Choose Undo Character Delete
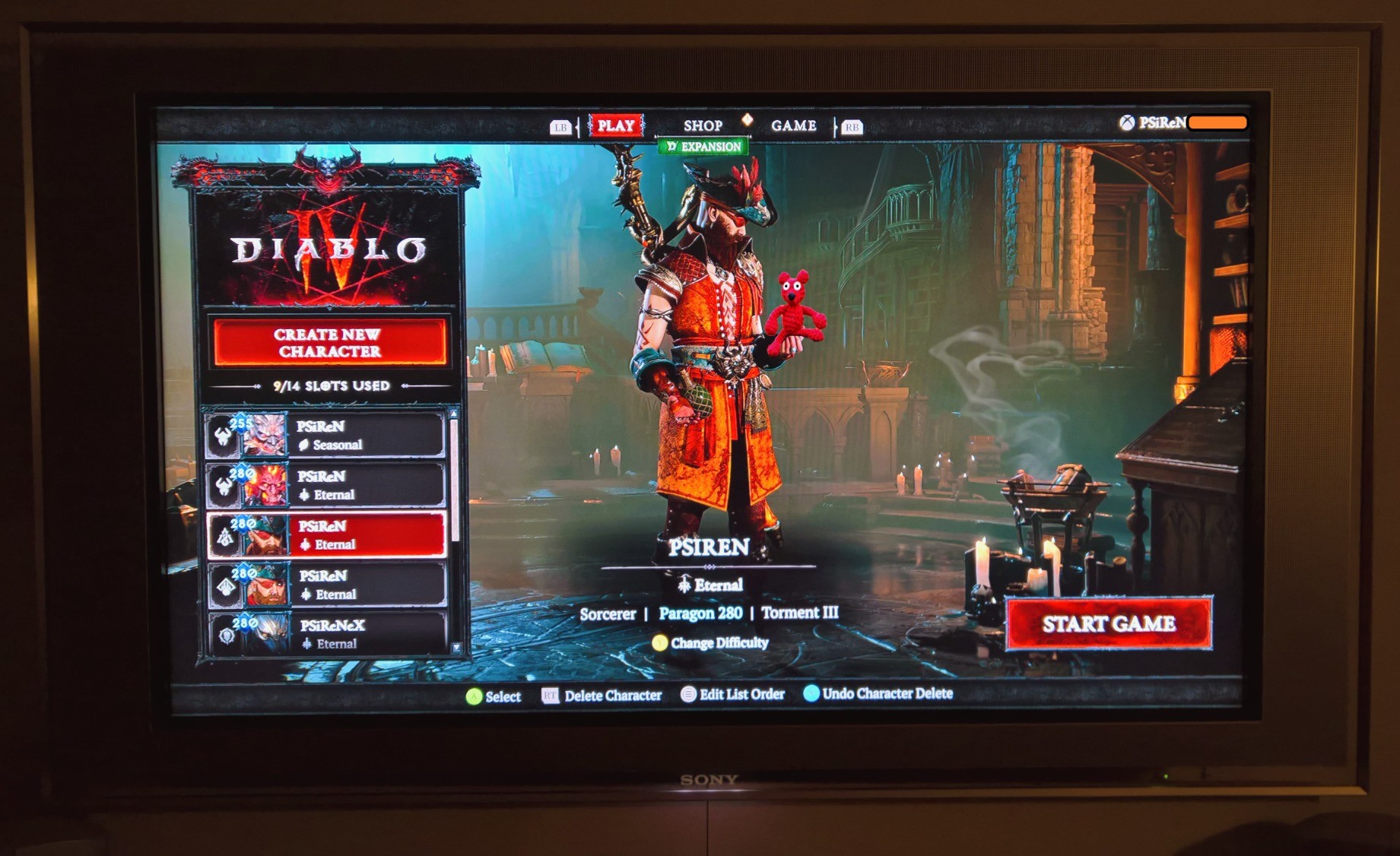Screen dimensions: 1400x856 tap(878, 693)
